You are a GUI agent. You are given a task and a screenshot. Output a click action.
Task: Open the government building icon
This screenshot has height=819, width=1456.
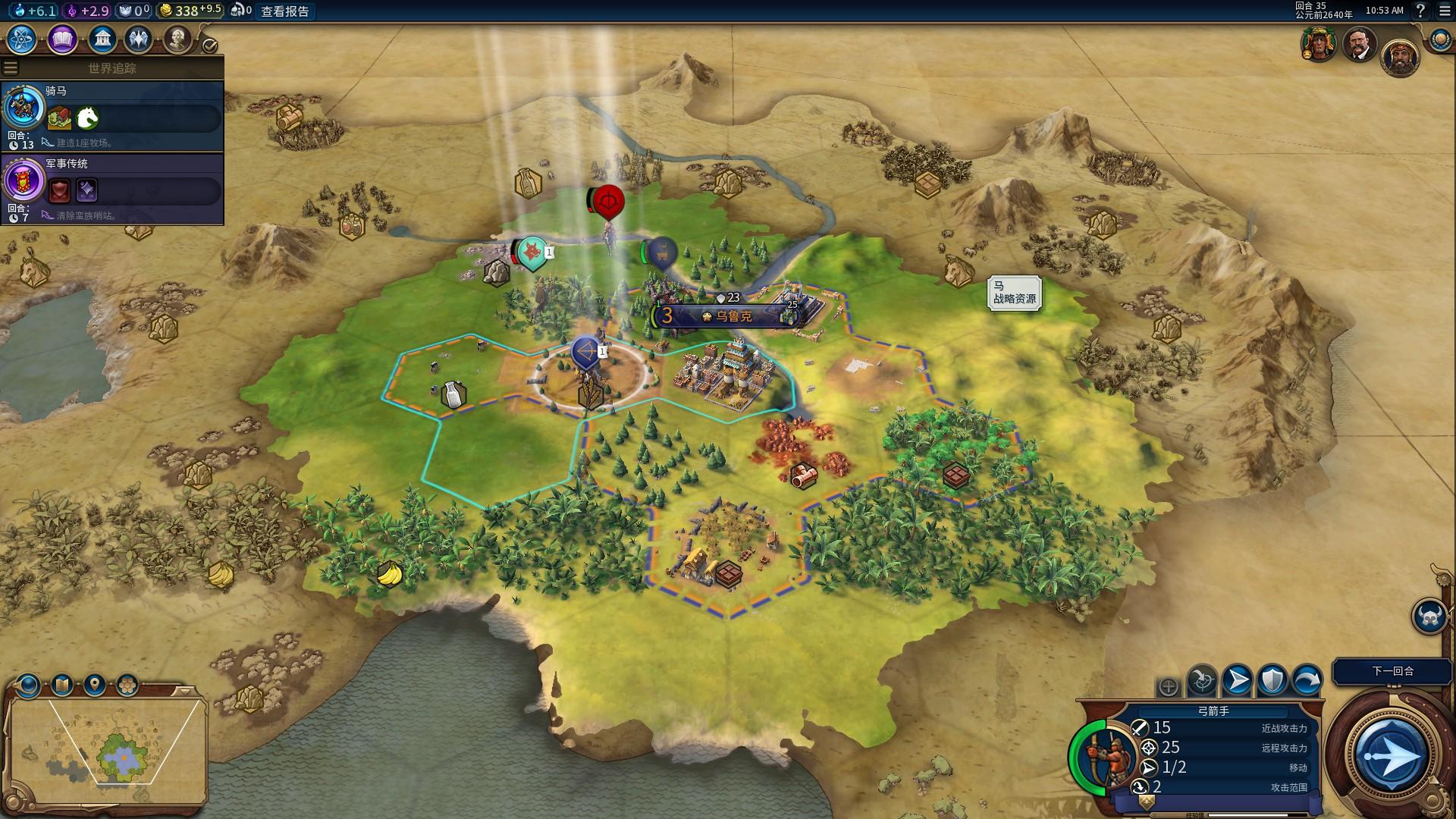coord(102,39)
